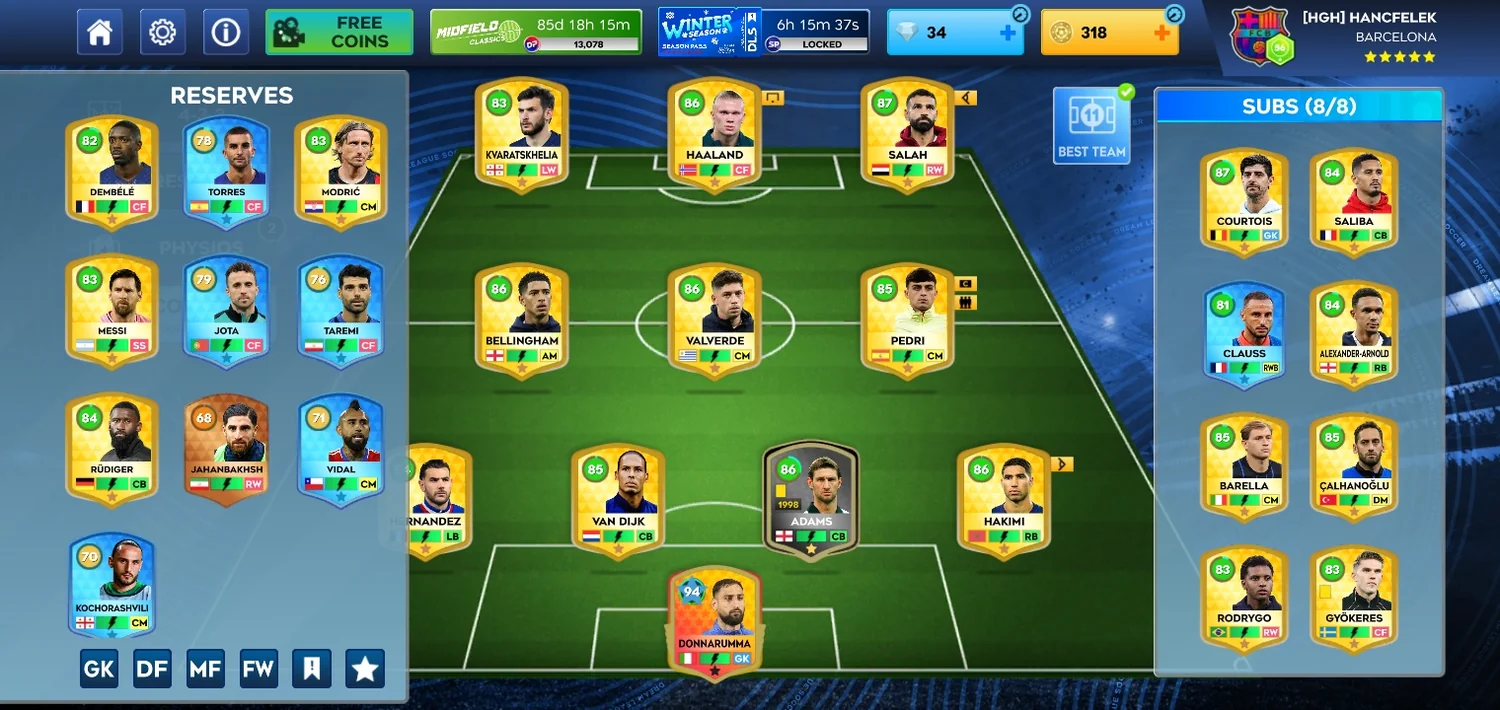
Task: Open the Winter Season Pass
Action: point(763,32)
